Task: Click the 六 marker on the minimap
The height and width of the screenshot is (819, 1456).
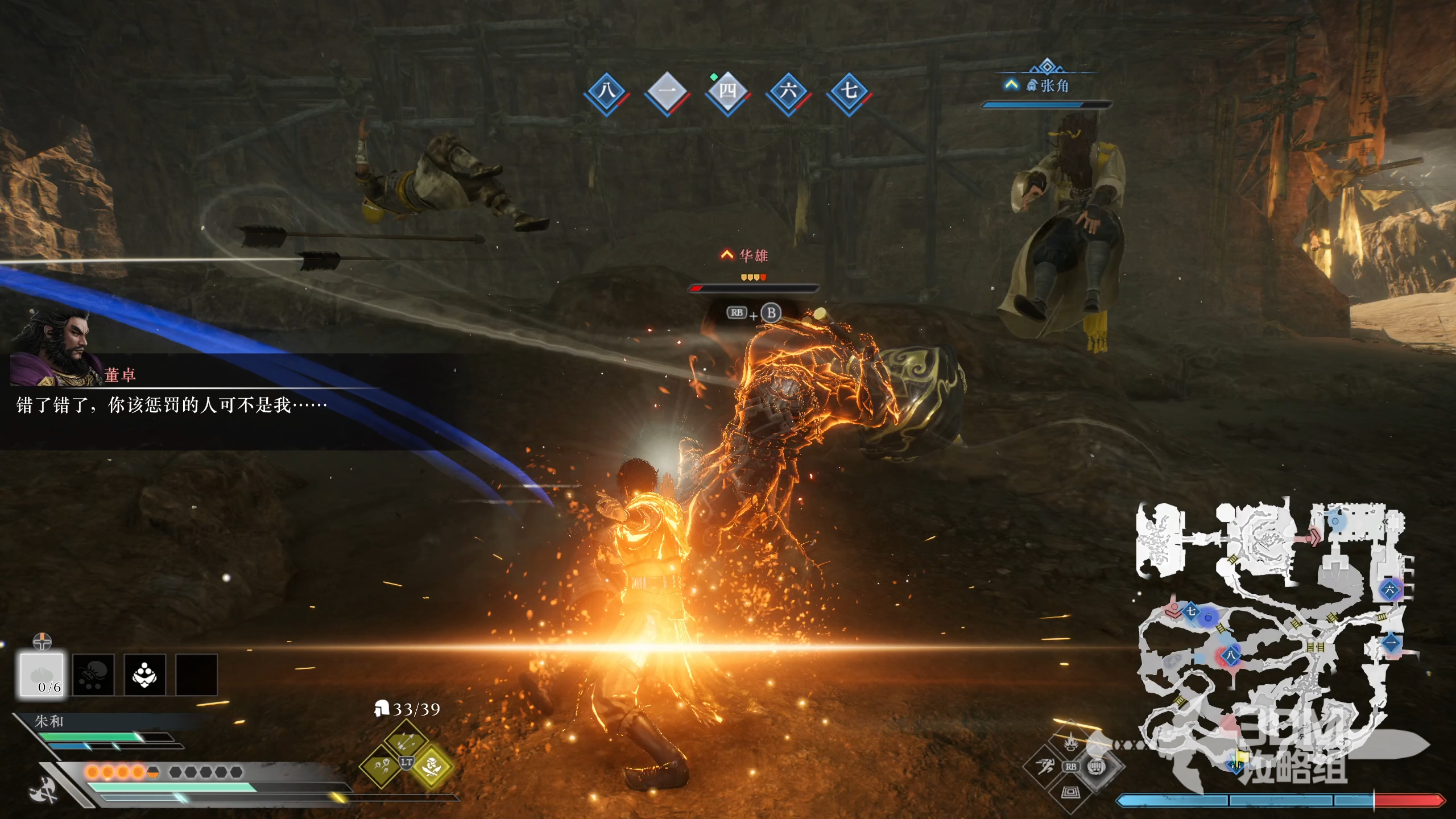Action: coord(1389,589)
